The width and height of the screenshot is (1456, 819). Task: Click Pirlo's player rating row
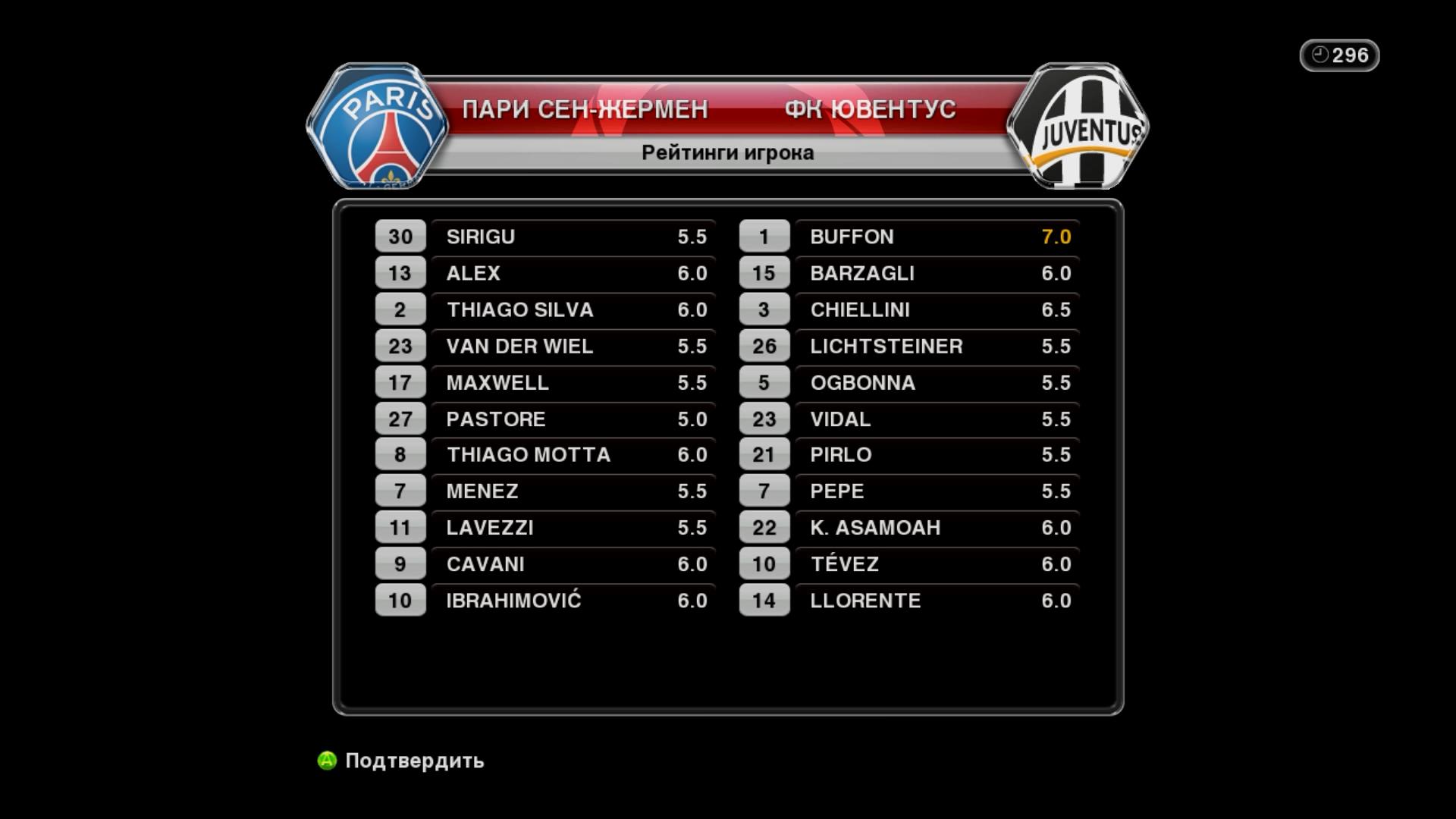point(937,455)
